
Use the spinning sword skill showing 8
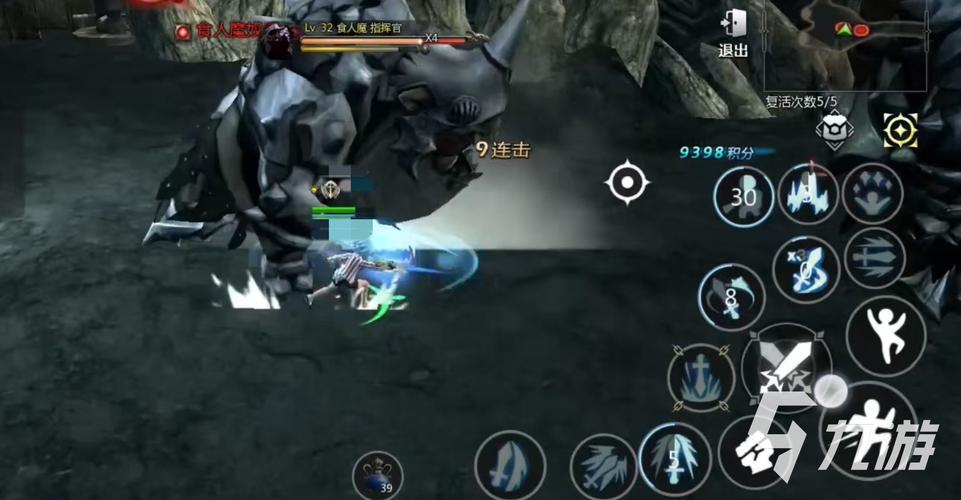[x=731, y=297]
